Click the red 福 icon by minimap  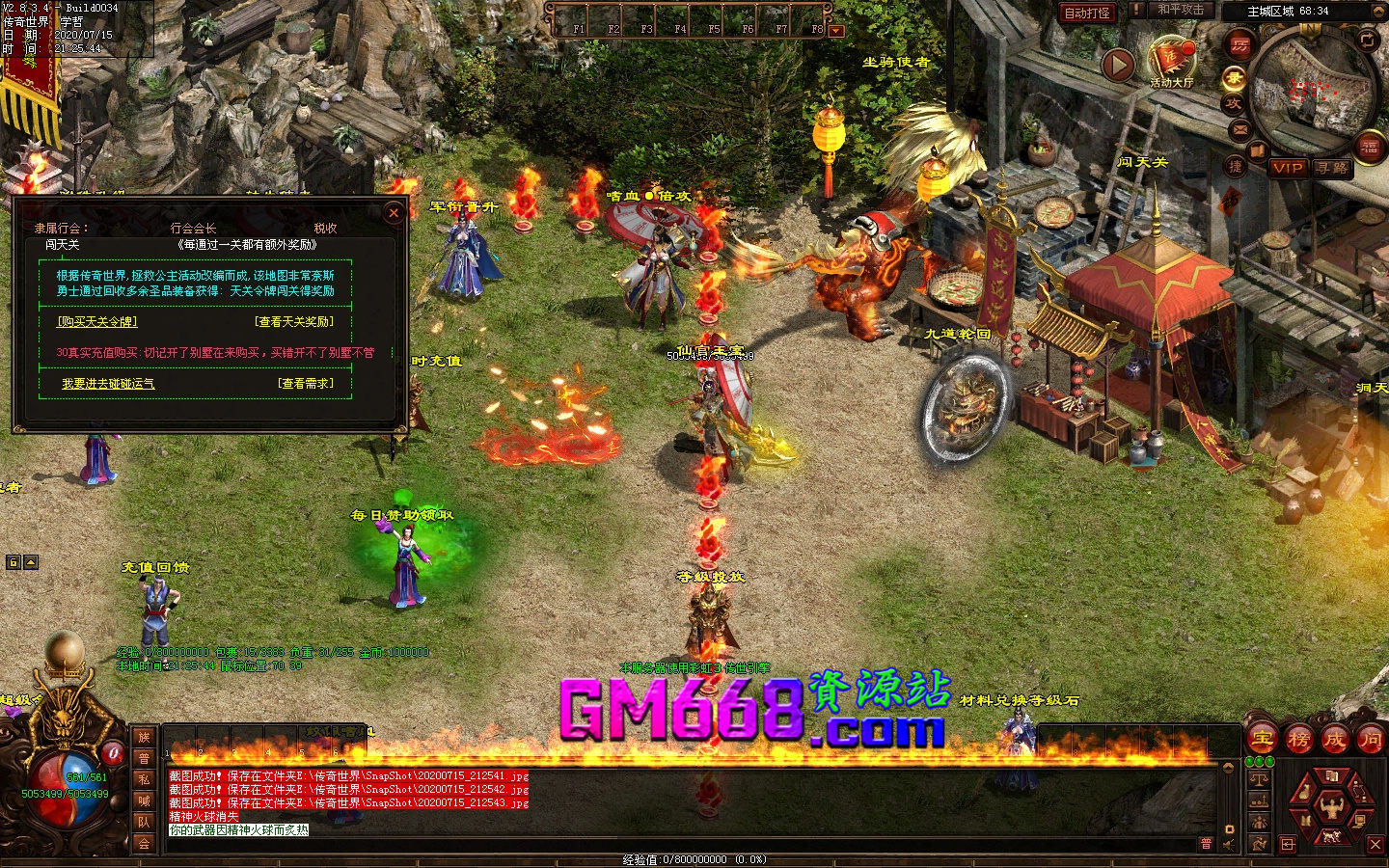click(x=1369, y=148)
